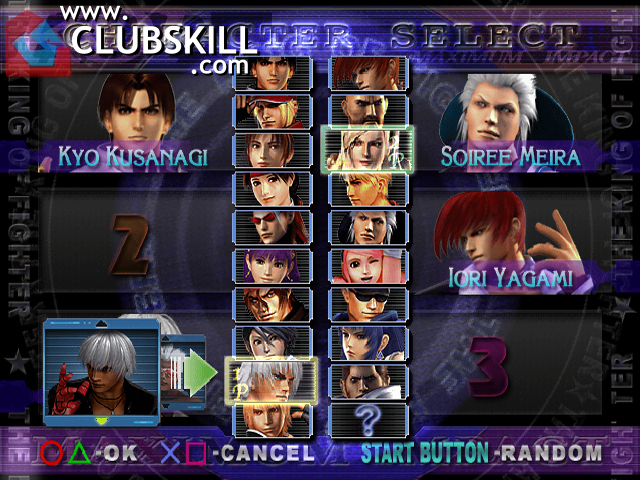The width and height of the screenshot is (640, 480).
Task: Select the Kyo Kusanagi tile in the roster
Action: (x=272, y=72)
